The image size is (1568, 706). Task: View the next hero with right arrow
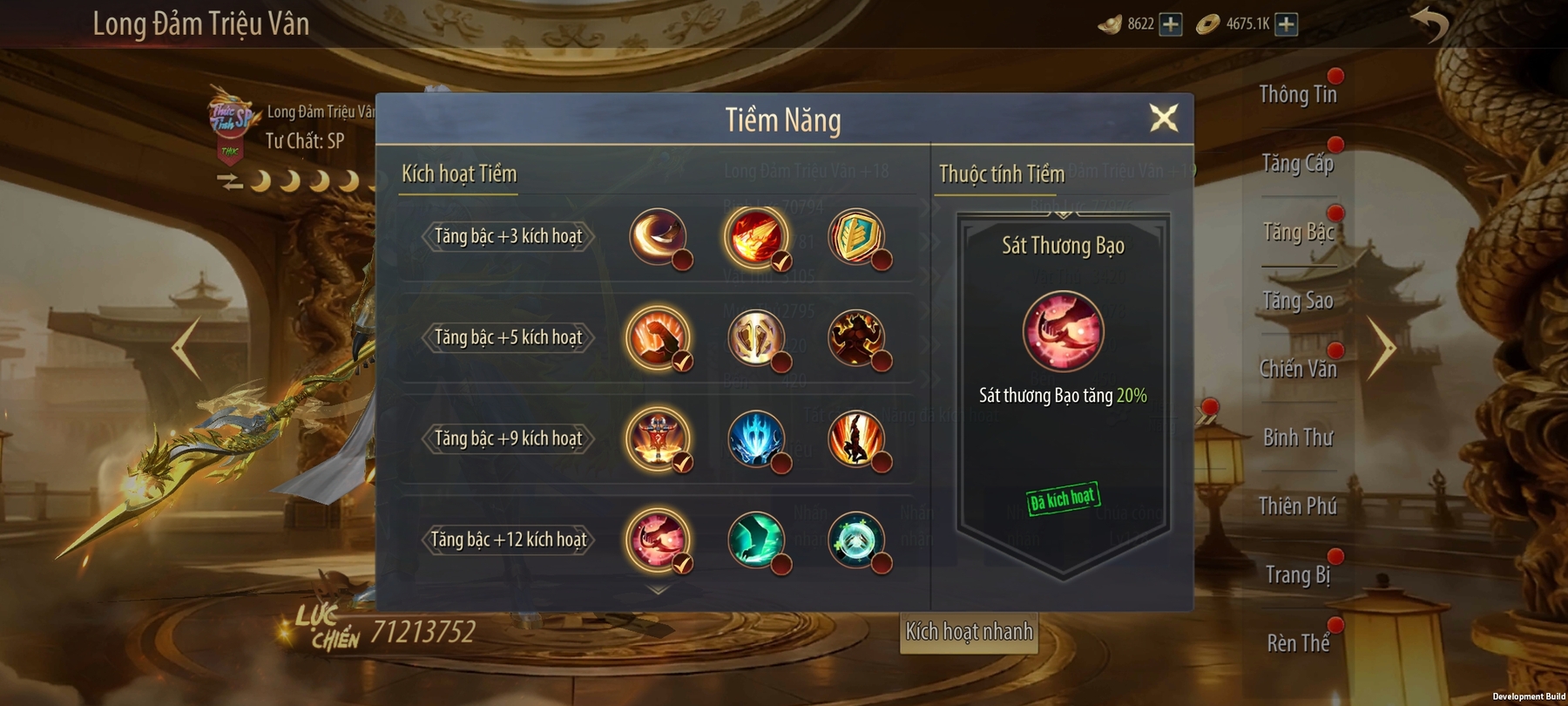point(1381,348)
